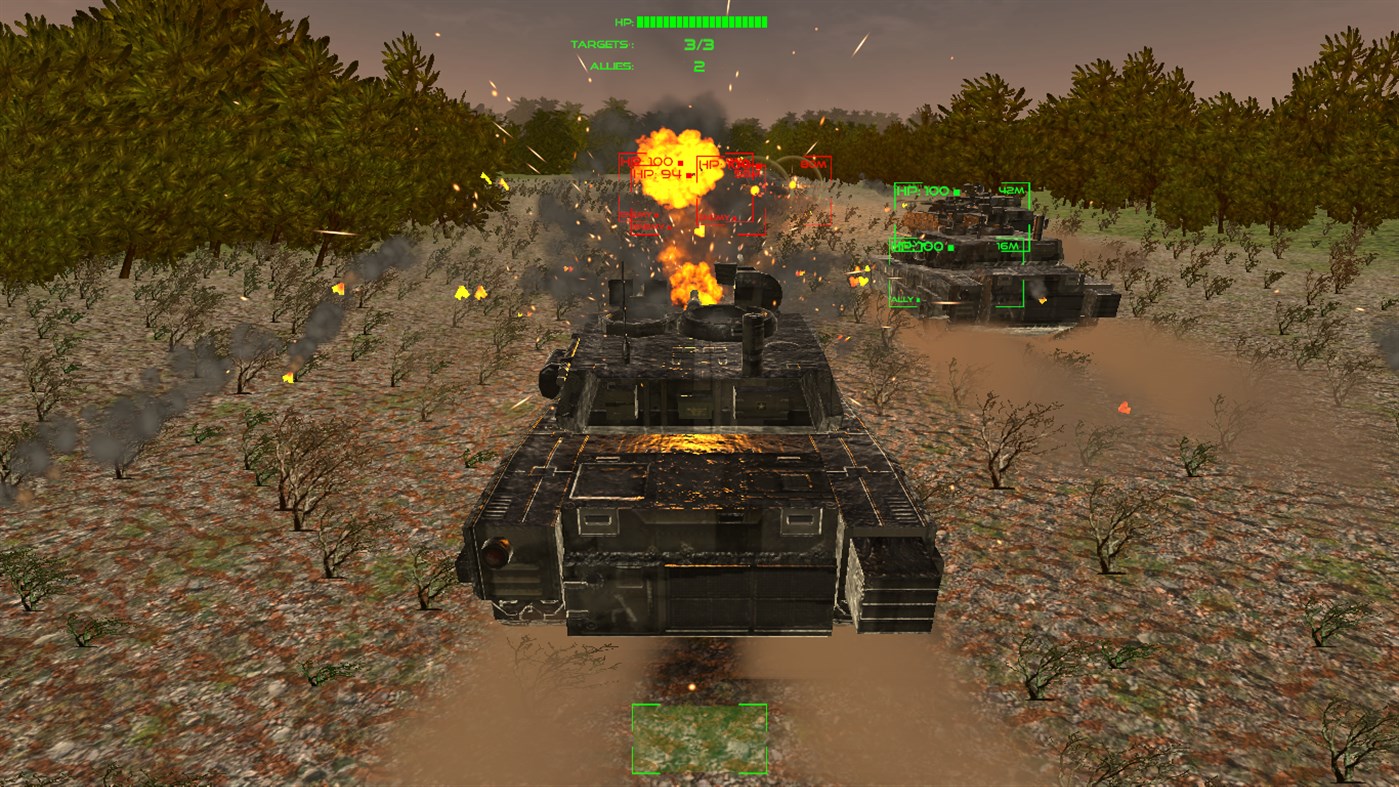Image resolution: width=1399 pixels, height=787 pixels.
Task: Click the ENEMY label under the left target box
Action: coord(637,216)
